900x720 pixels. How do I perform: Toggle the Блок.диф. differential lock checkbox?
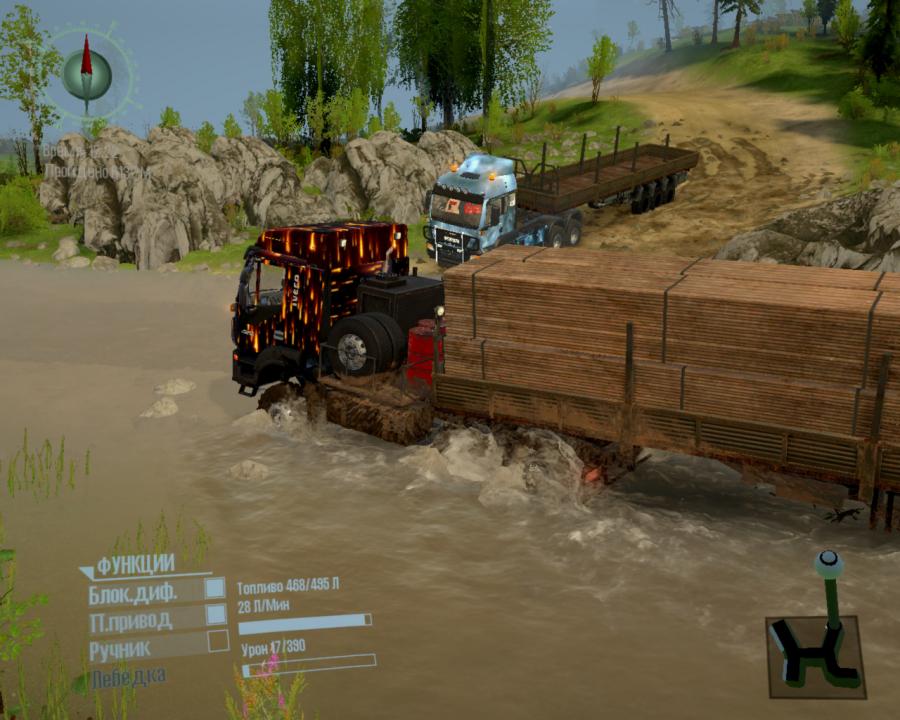pos(215,589)
